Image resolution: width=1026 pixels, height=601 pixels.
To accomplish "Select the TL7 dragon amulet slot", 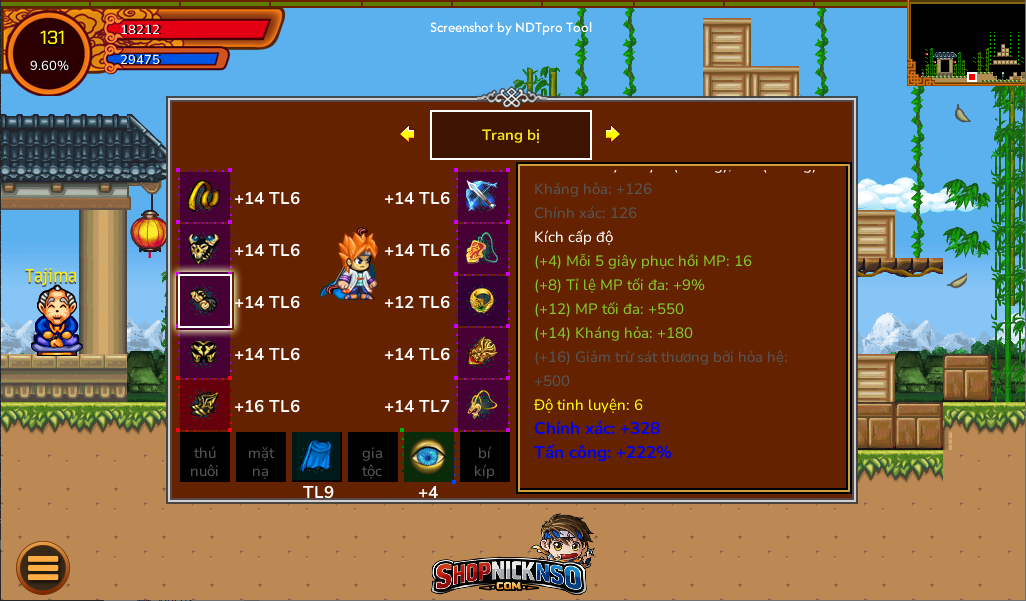I will click(483, 405).
